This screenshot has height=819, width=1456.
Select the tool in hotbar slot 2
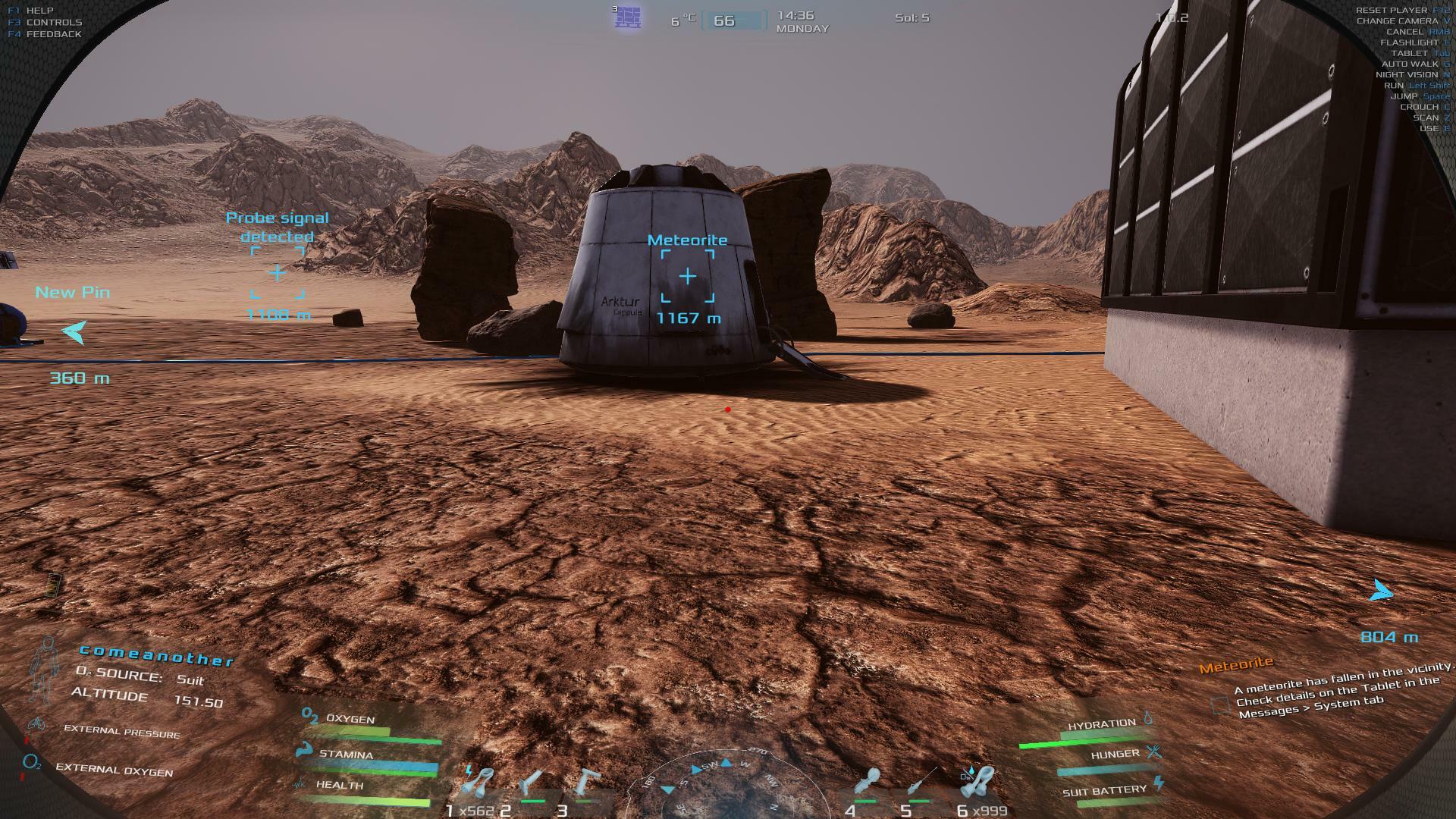pyautogui.click(x=532, y=785)
